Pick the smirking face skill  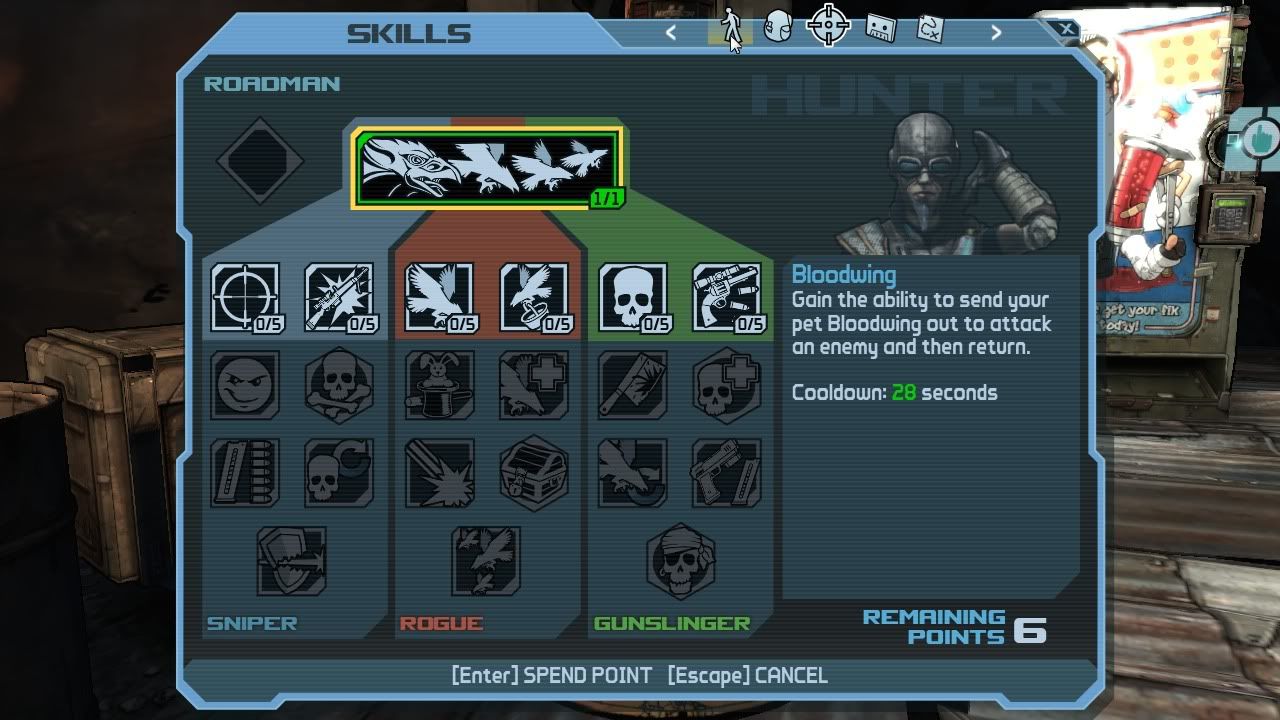click(245, 385)
